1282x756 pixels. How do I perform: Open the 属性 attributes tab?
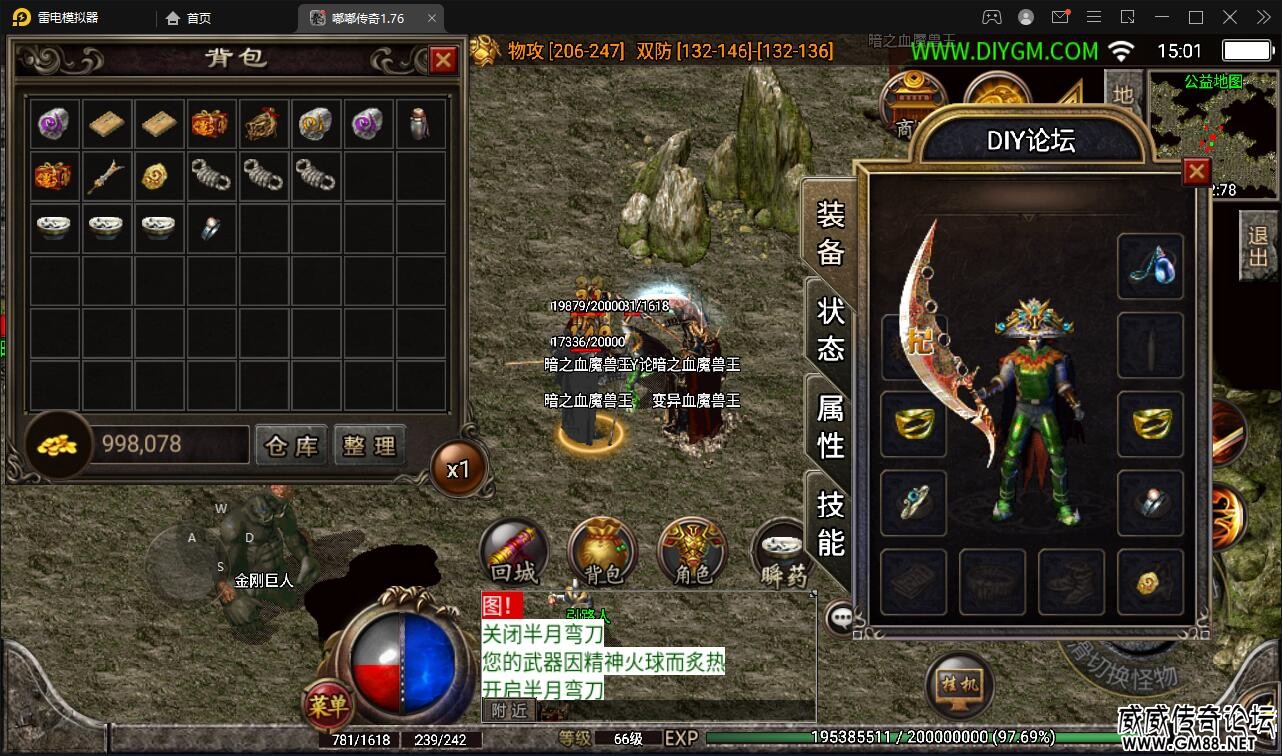click(831, 426)
